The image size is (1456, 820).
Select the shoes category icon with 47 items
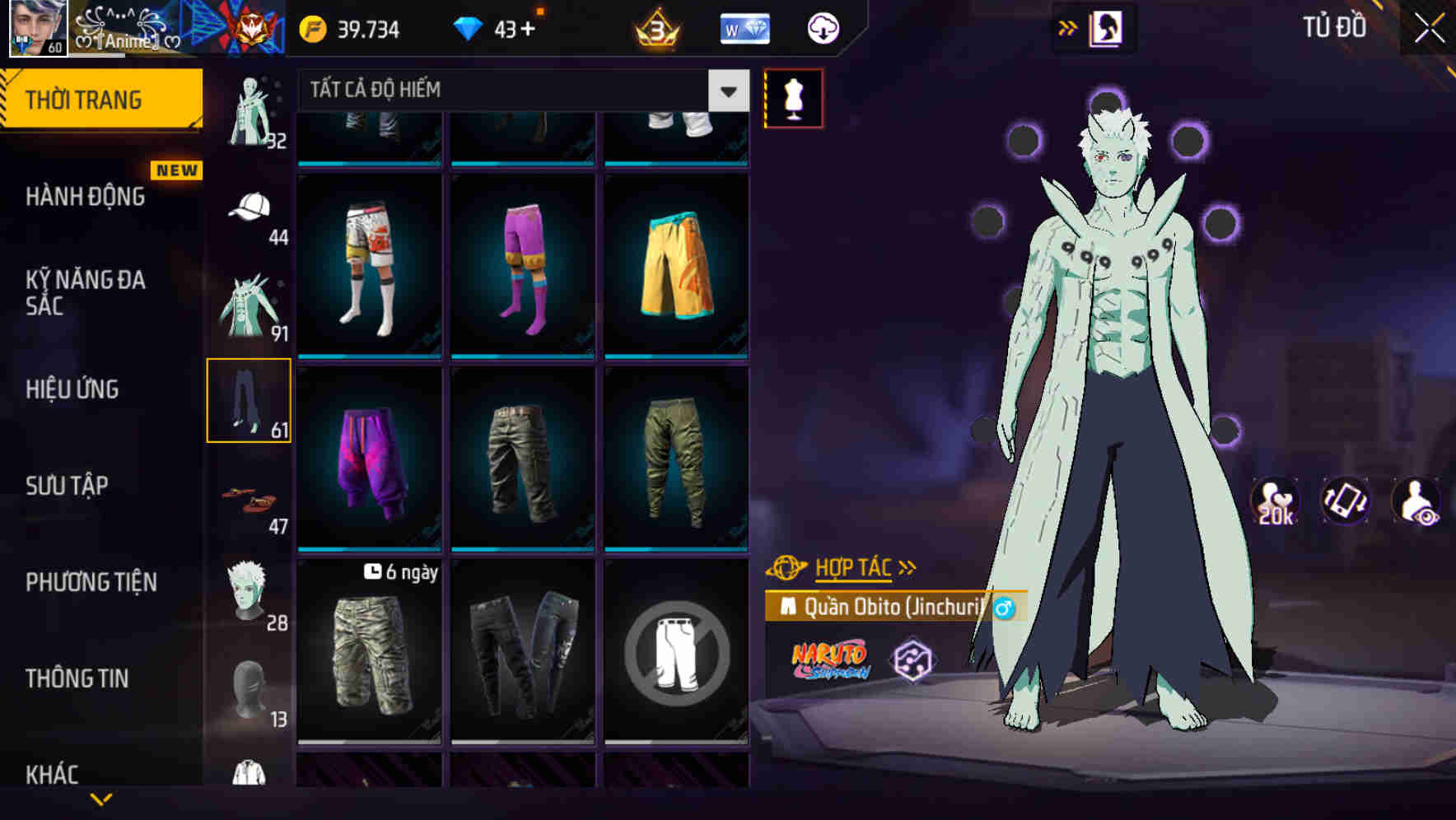pyautogui.click(x=247, y=498)
